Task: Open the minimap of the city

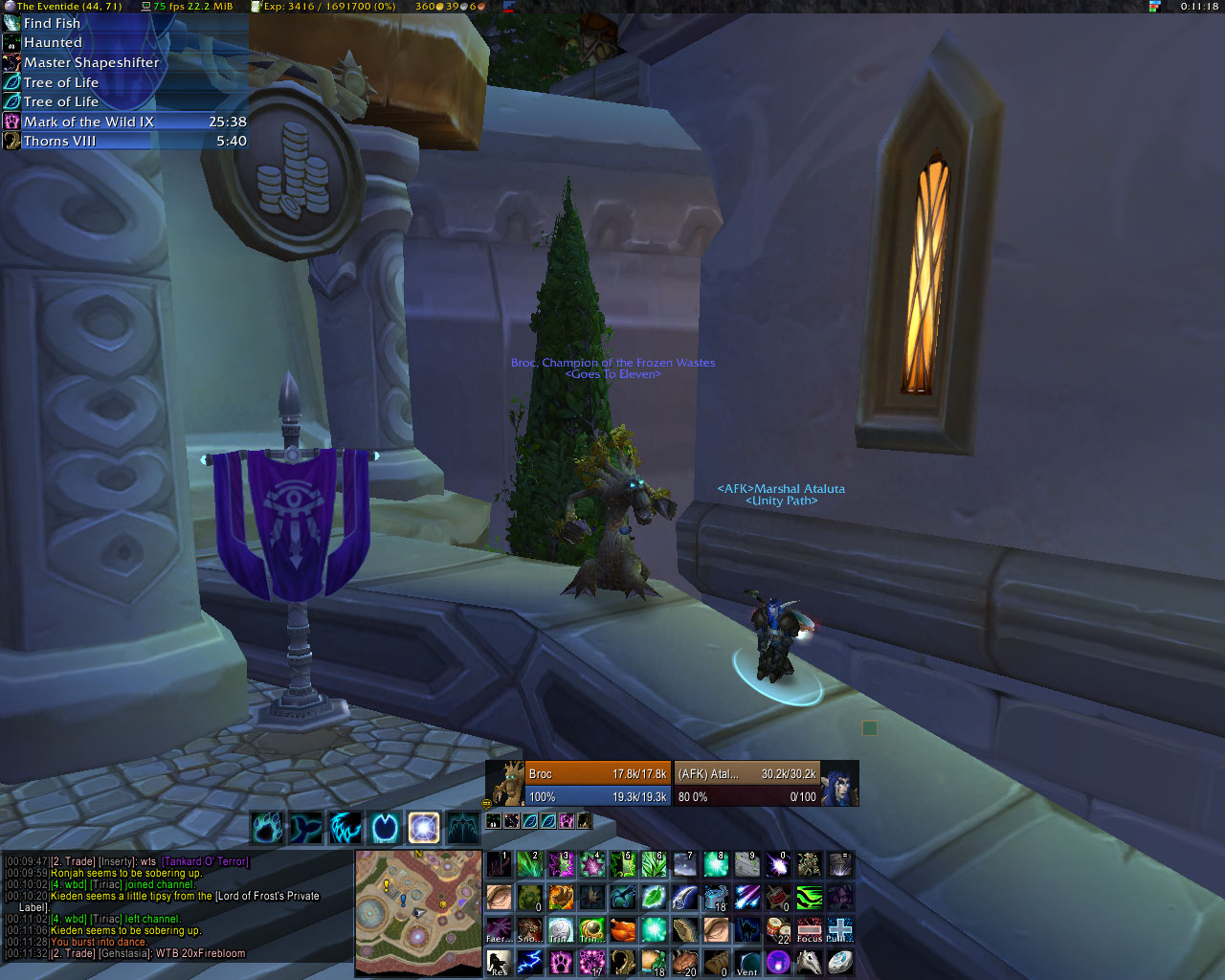Action: click(x=418, y=912)
